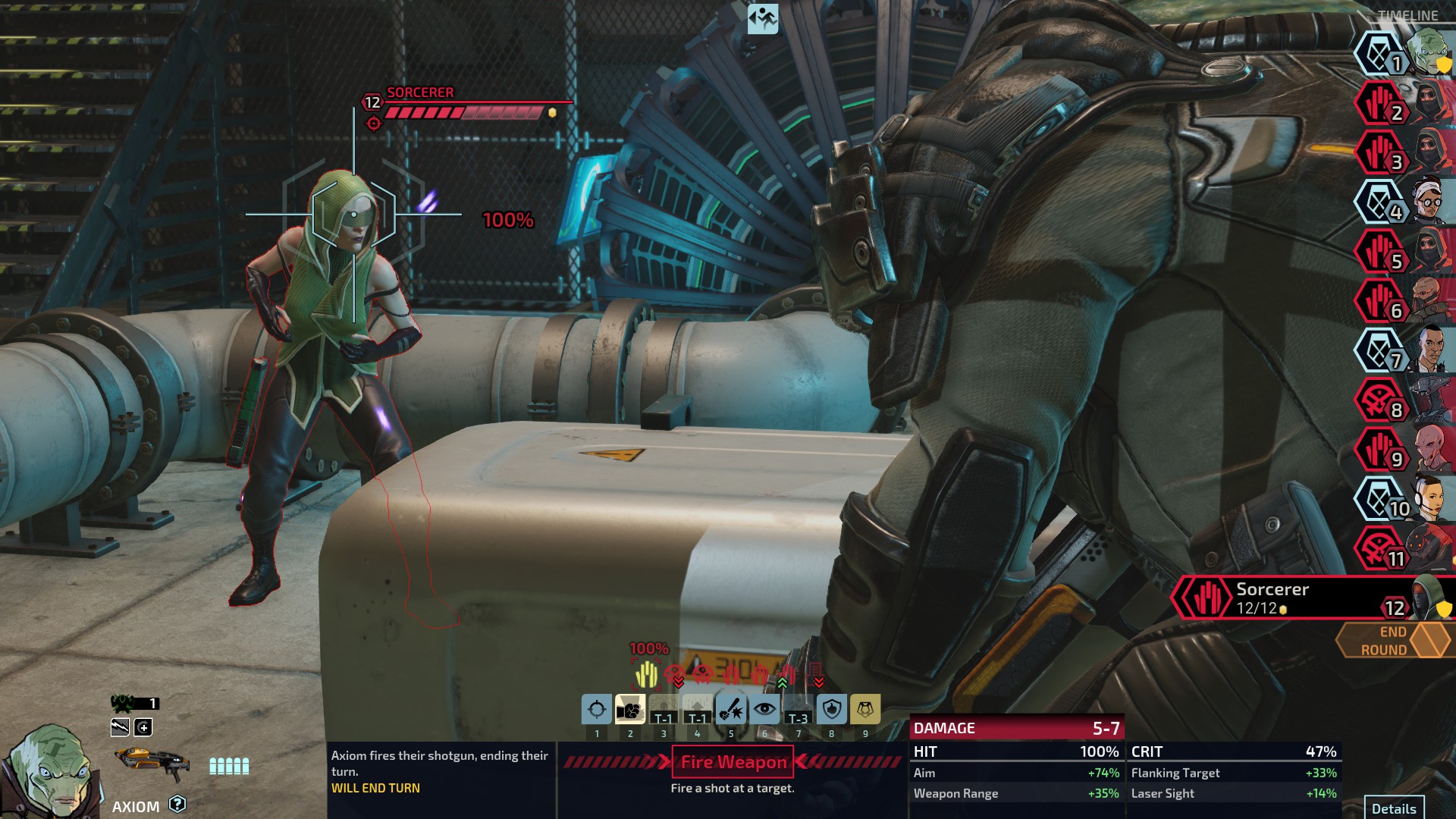This screenshot has height=819, width=1456.
Task: Activate the thumbs-up shield ability
Action: 832,710
